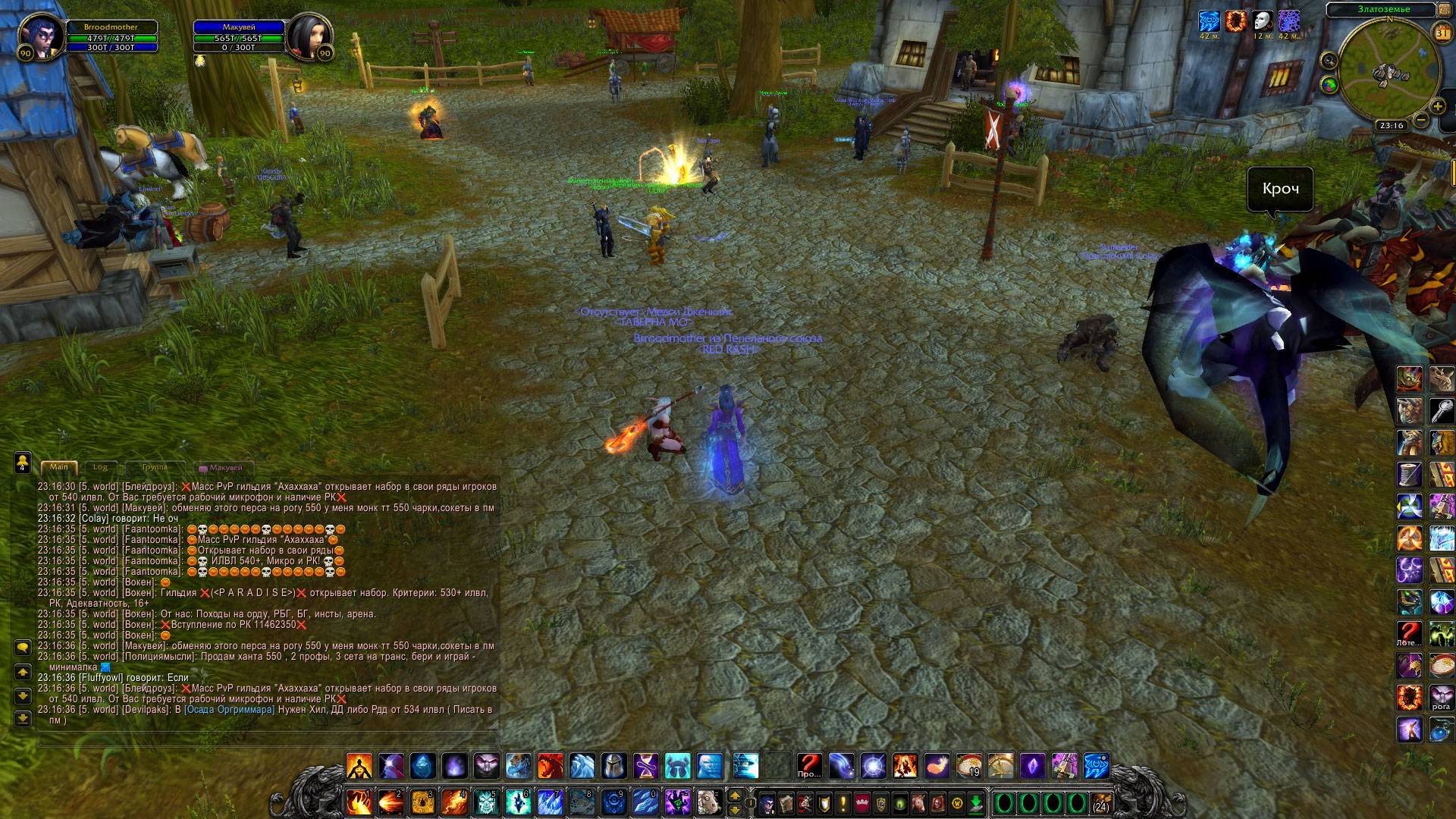This screenshot has height=819, width=1456.
Task: Activate the hourglass ability icon
Action: coord(646,766)
